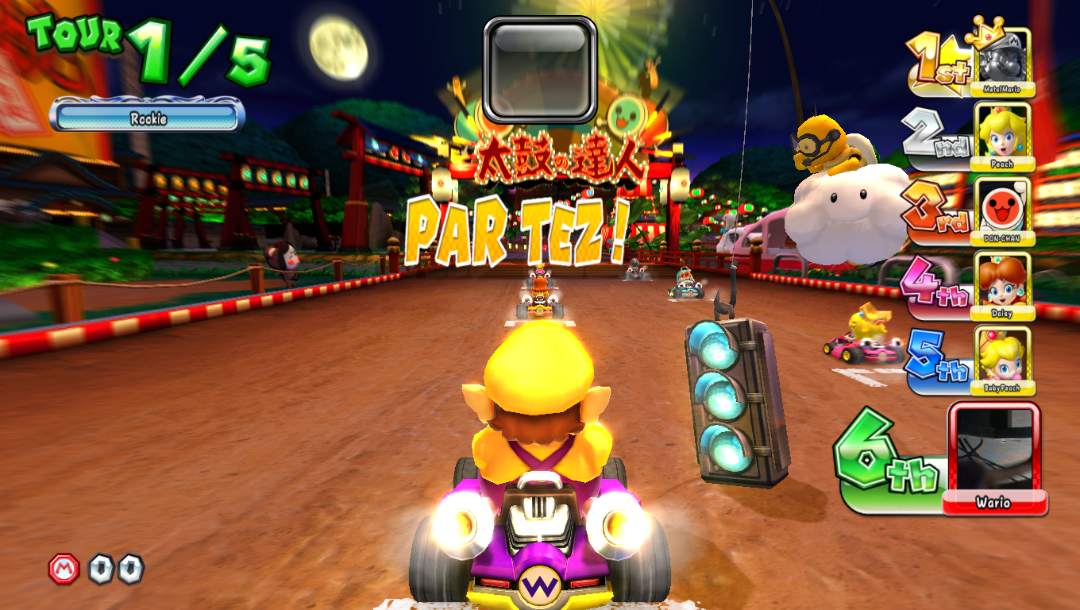Select the red Mario coin icon
The height and width of the screenshot is (610, 1080).
[64, 569]
